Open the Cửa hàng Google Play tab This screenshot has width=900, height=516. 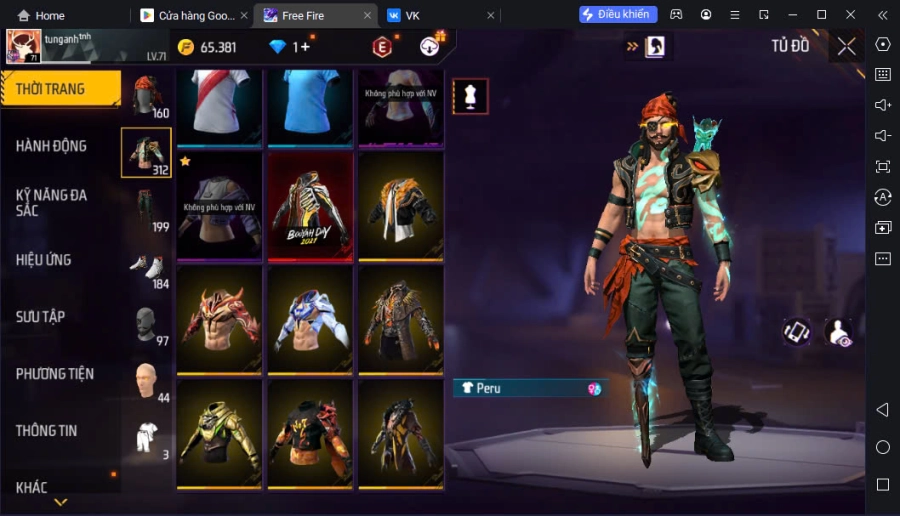click(188, 15)
